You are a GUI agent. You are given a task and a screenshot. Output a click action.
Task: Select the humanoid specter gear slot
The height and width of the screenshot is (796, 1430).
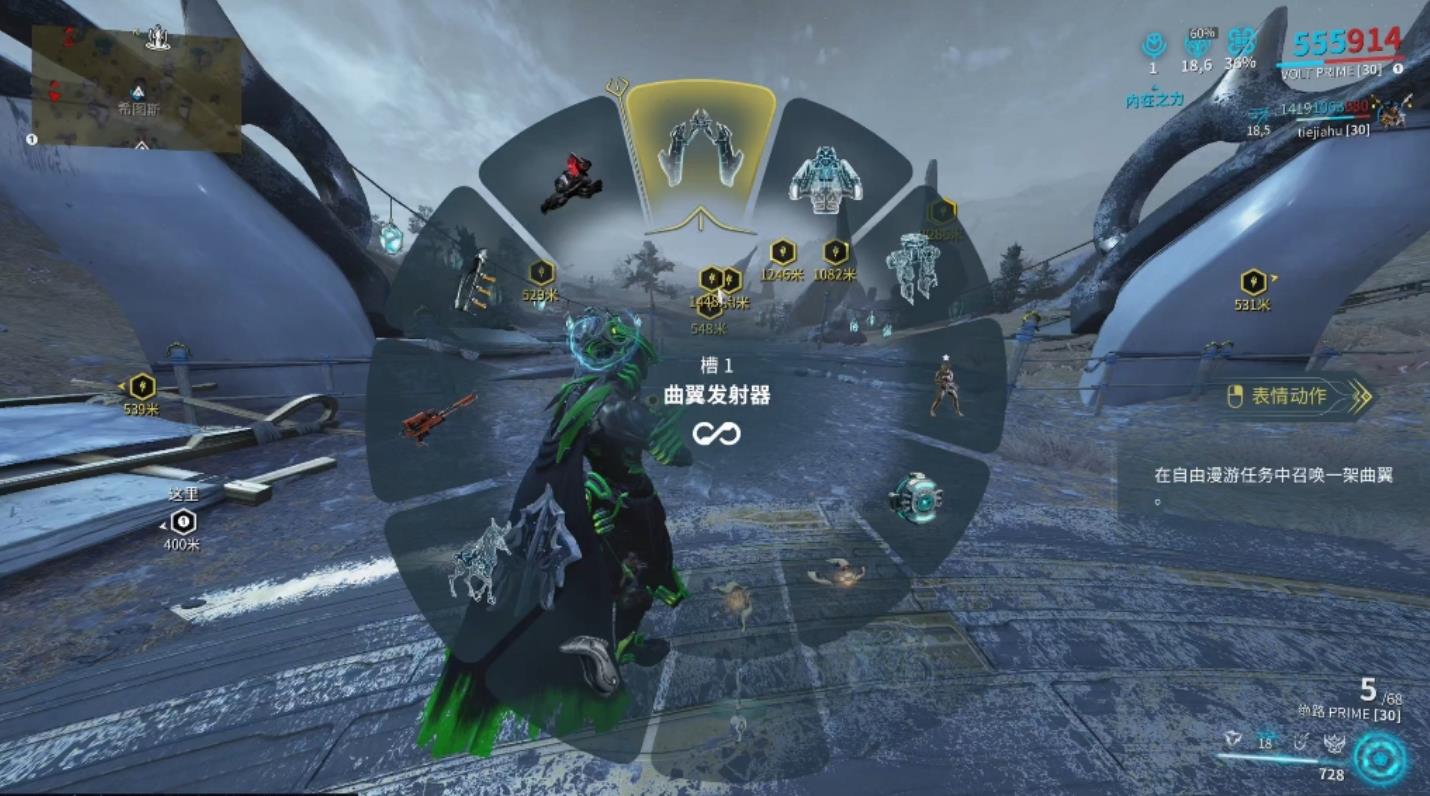pyautogui.click(x=944, y=386)
